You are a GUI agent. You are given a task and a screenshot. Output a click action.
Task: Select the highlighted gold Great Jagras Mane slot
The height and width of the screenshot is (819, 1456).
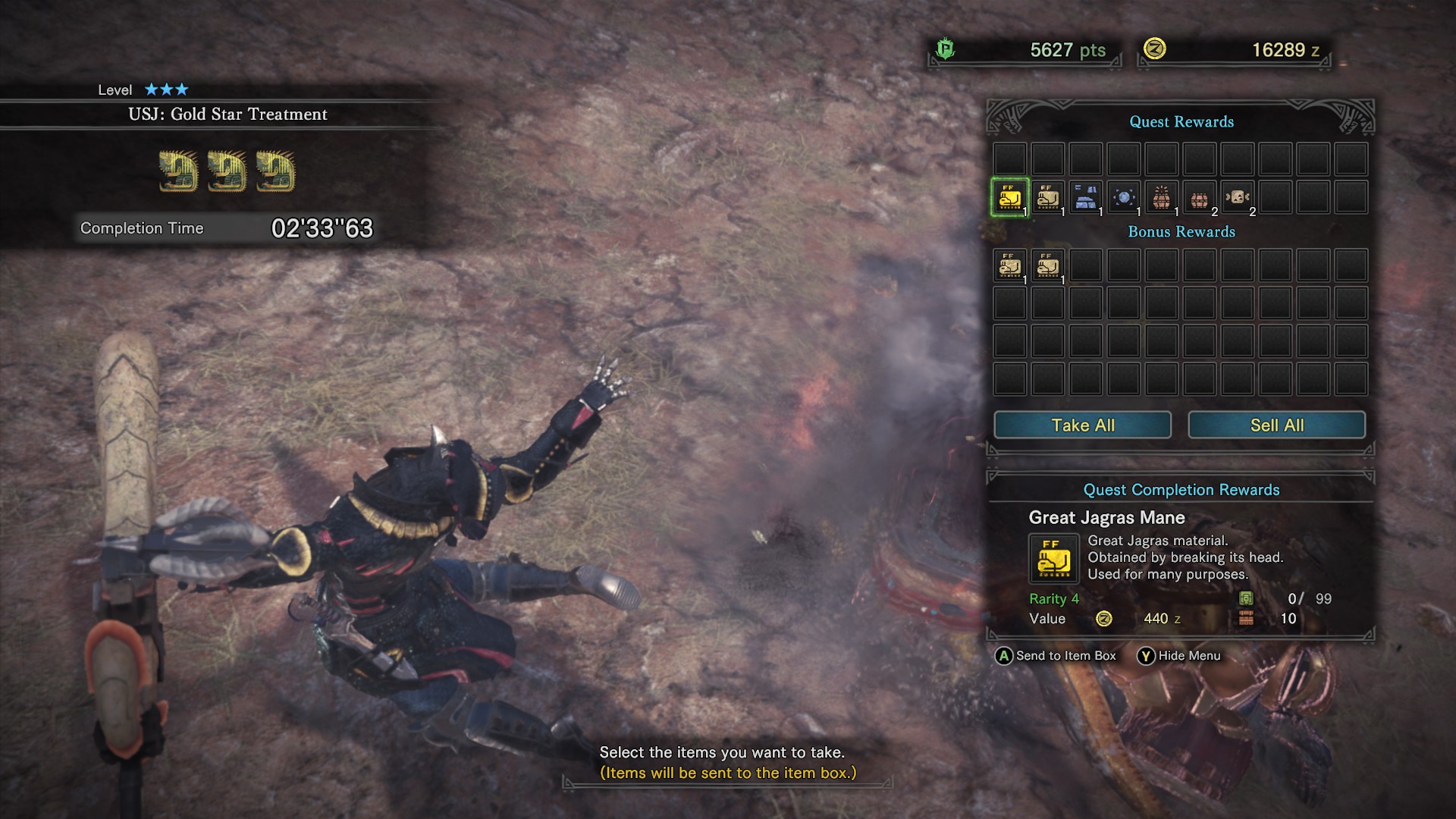click(1010, 198)
